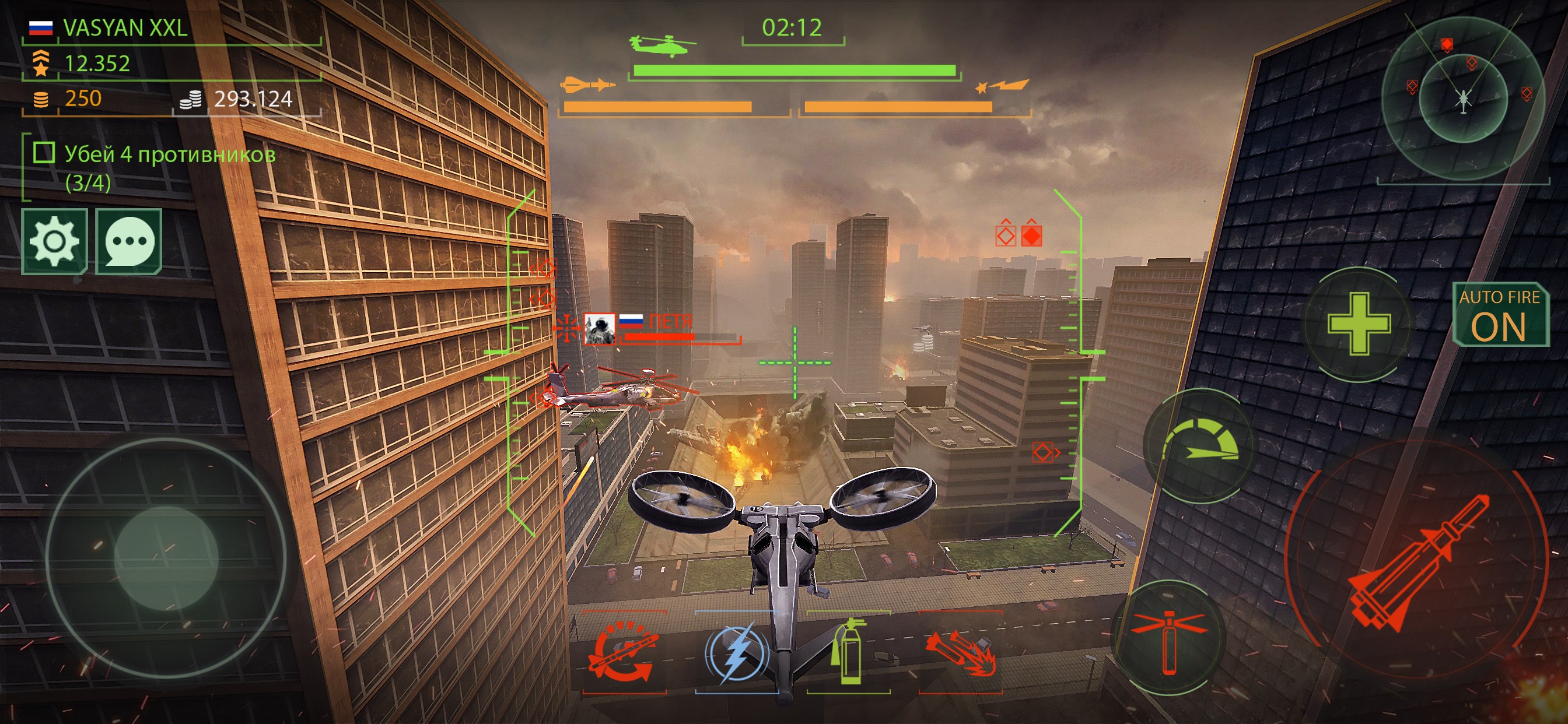Viewport: 1568px width, 724px height.
Task: Tap the virtual movement joystick
Action: 166,558
